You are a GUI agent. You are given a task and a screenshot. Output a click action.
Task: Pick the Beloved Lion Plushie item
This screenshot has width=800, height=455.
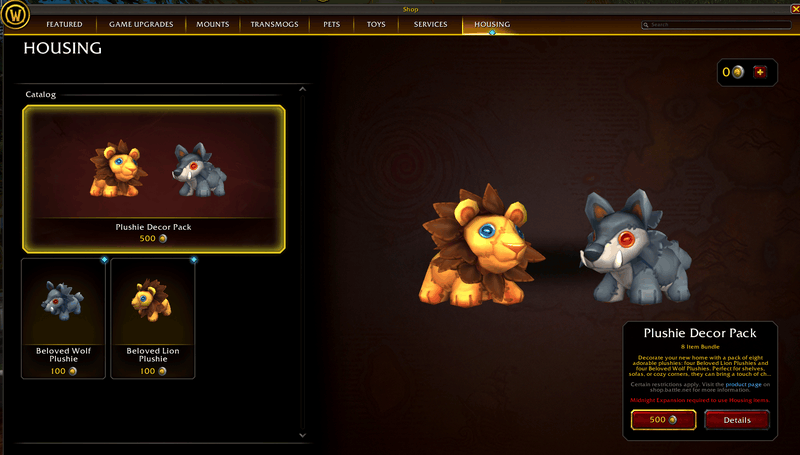[153, 317]
